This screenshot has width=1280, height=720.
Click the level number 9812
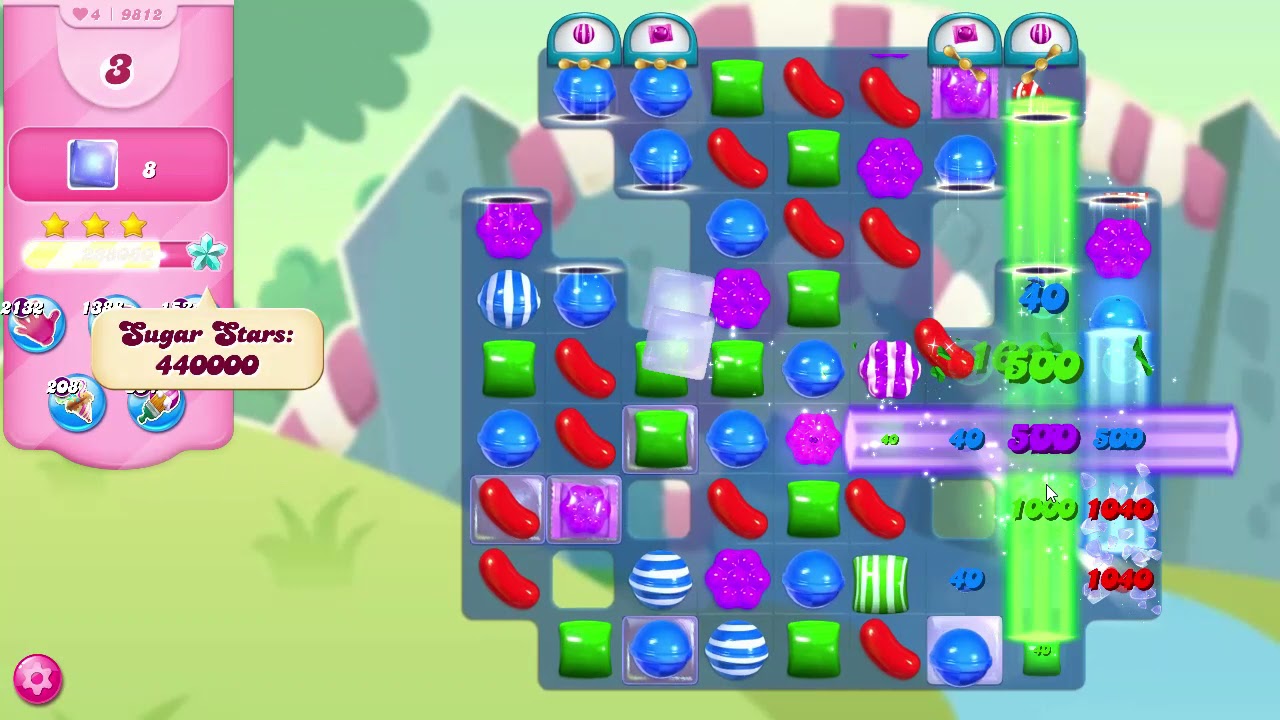point(140,14)
